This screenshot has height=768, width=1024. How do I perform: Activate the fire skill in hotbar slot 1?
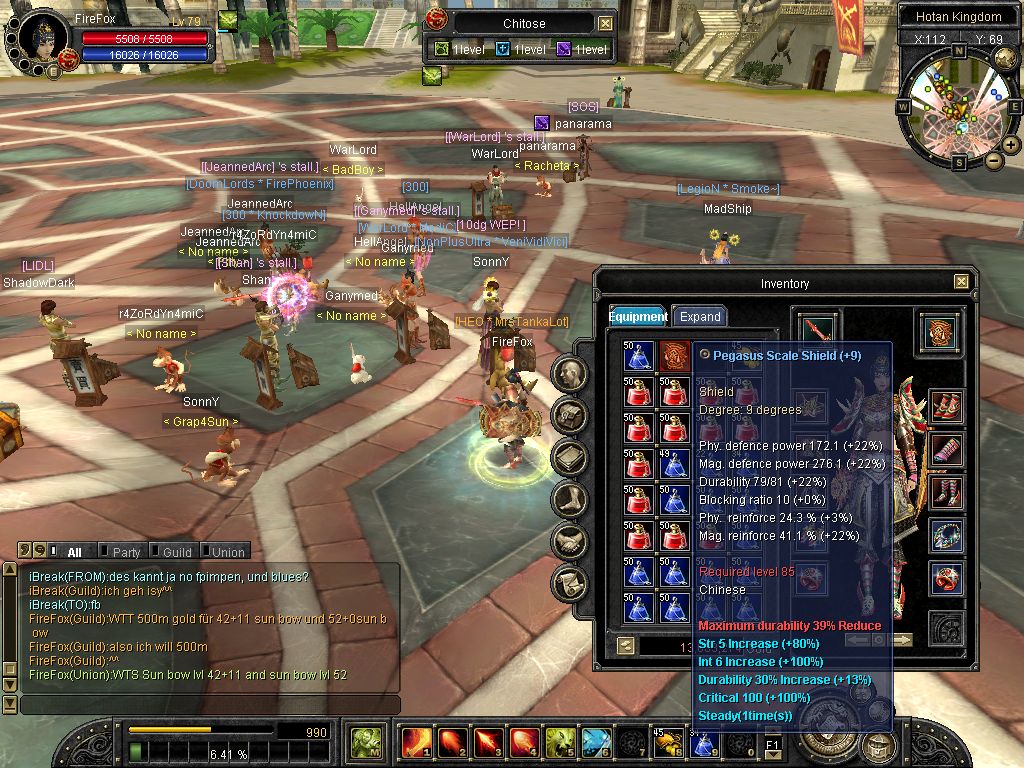(415, 743)
